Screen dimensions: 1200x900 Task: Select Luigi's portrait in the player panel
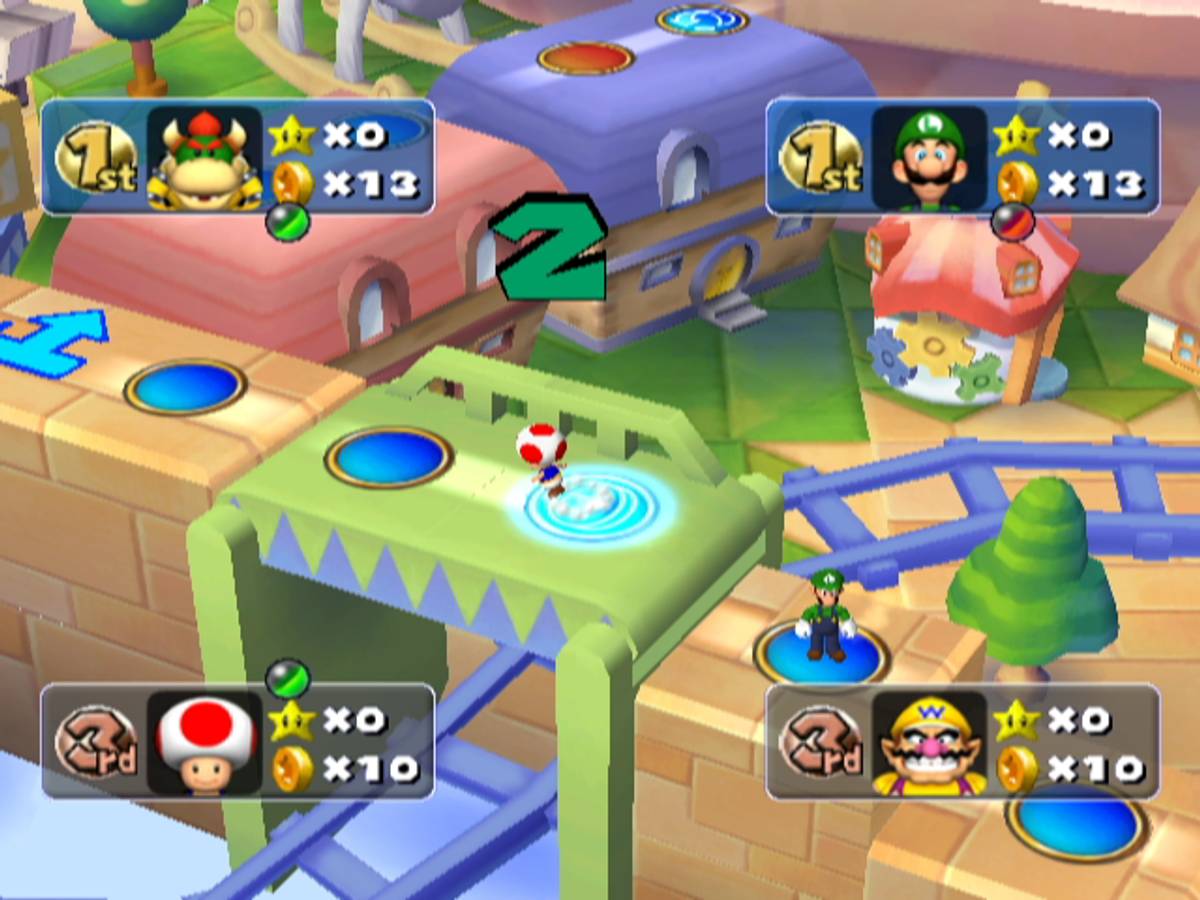(929, 158)
